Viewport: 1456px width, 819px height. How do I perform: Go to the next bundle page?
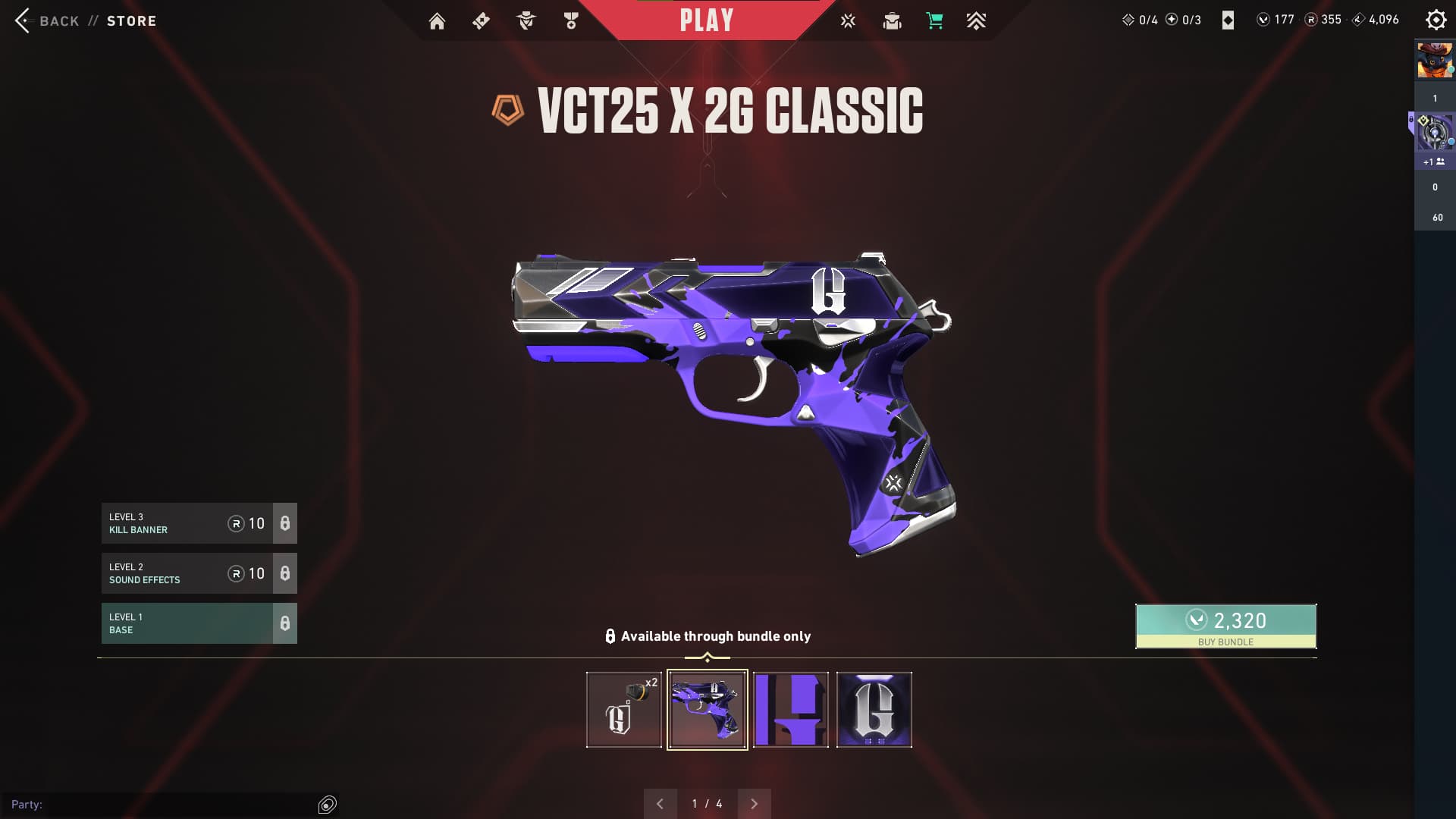pos(754,804)
